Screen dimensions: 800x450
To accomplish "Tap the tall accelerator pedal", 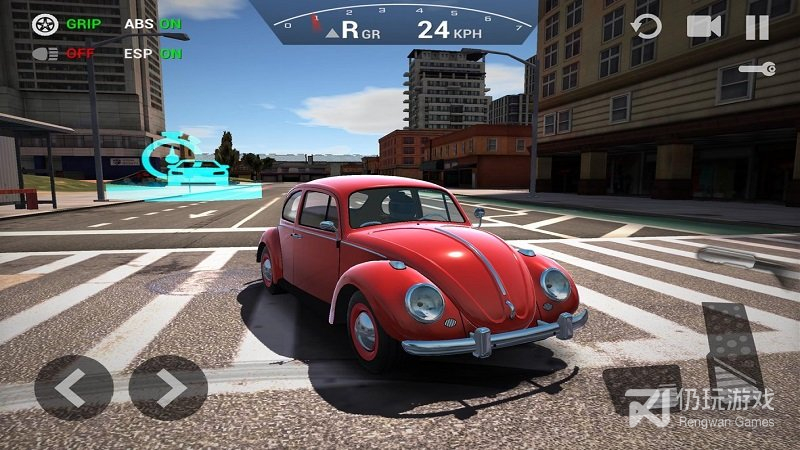I will click(732, 345).
